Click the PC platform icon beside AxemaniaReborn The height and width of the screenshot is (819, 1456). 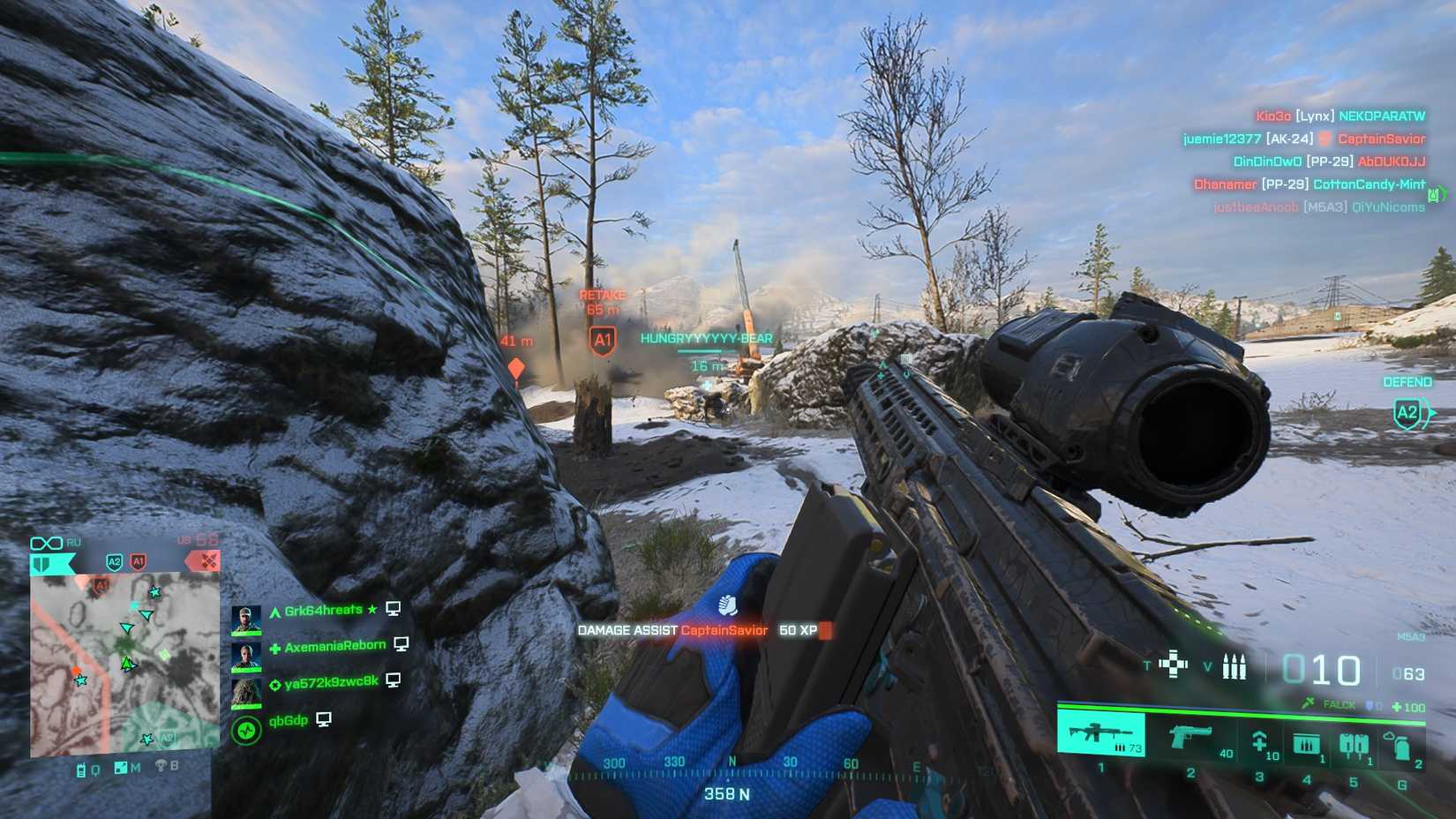[x=401, y=646]
